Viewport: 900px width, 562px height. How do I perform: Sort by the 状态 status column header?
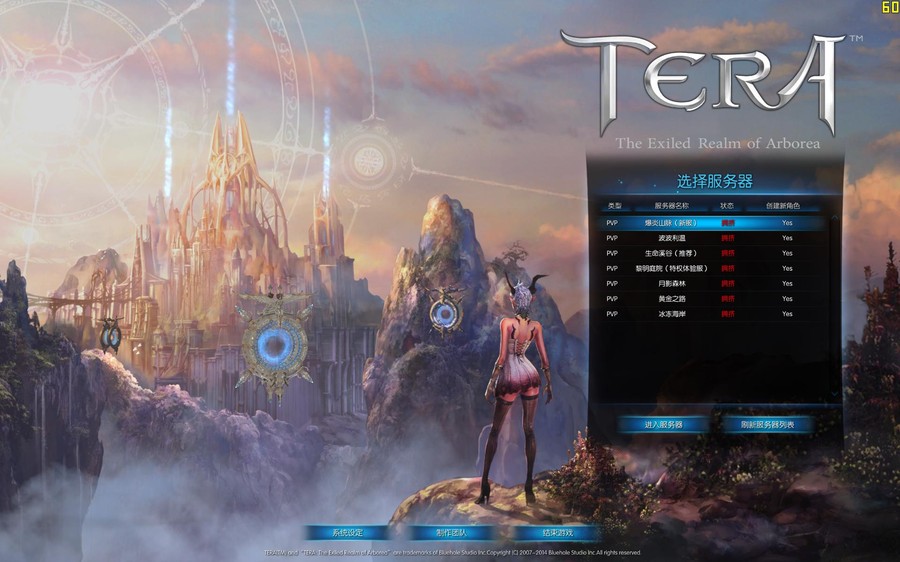pos(727,206)
